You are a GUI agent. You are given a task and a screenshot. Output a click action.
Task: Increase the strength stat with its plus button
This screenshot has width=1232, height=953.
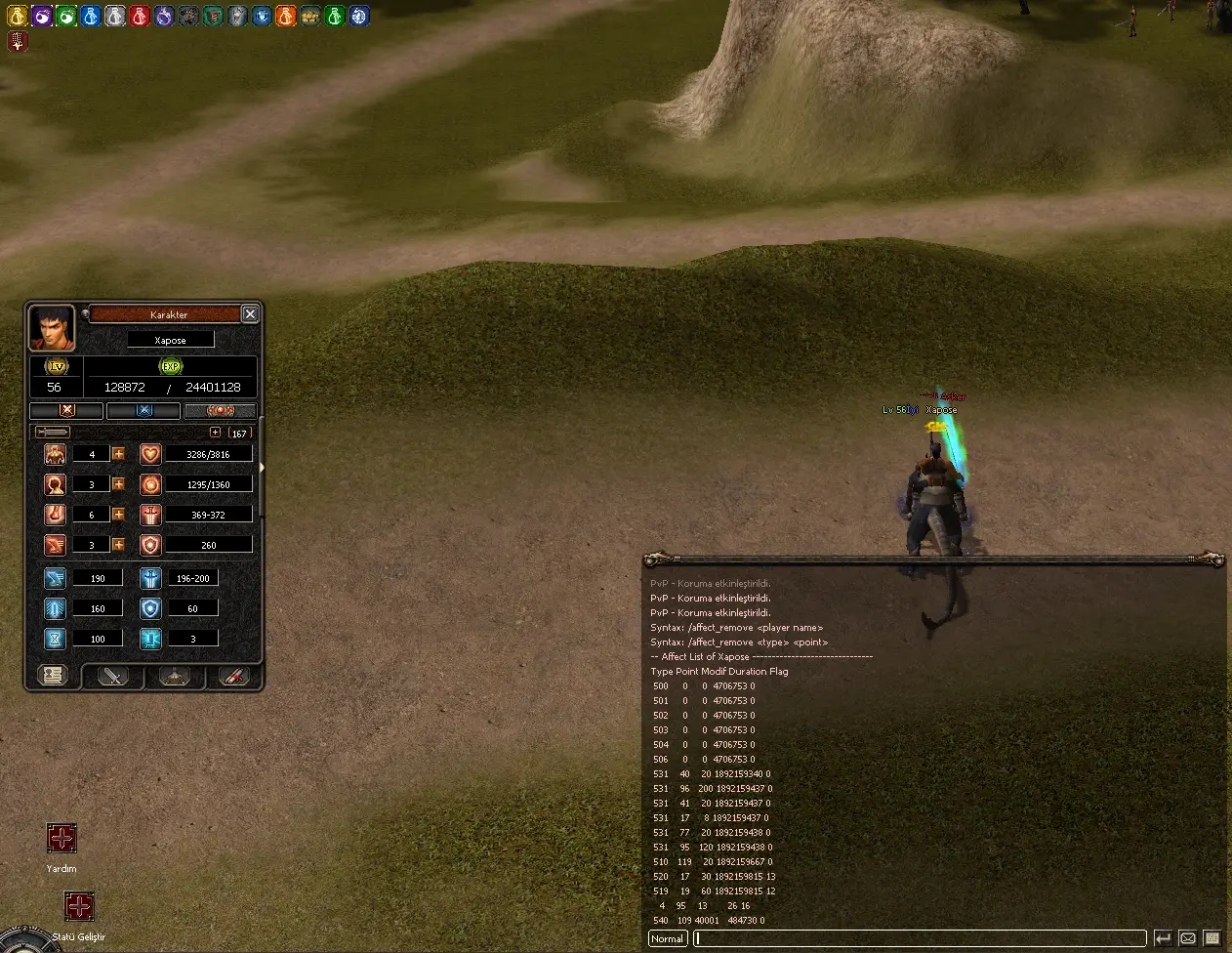coord(118,515)
